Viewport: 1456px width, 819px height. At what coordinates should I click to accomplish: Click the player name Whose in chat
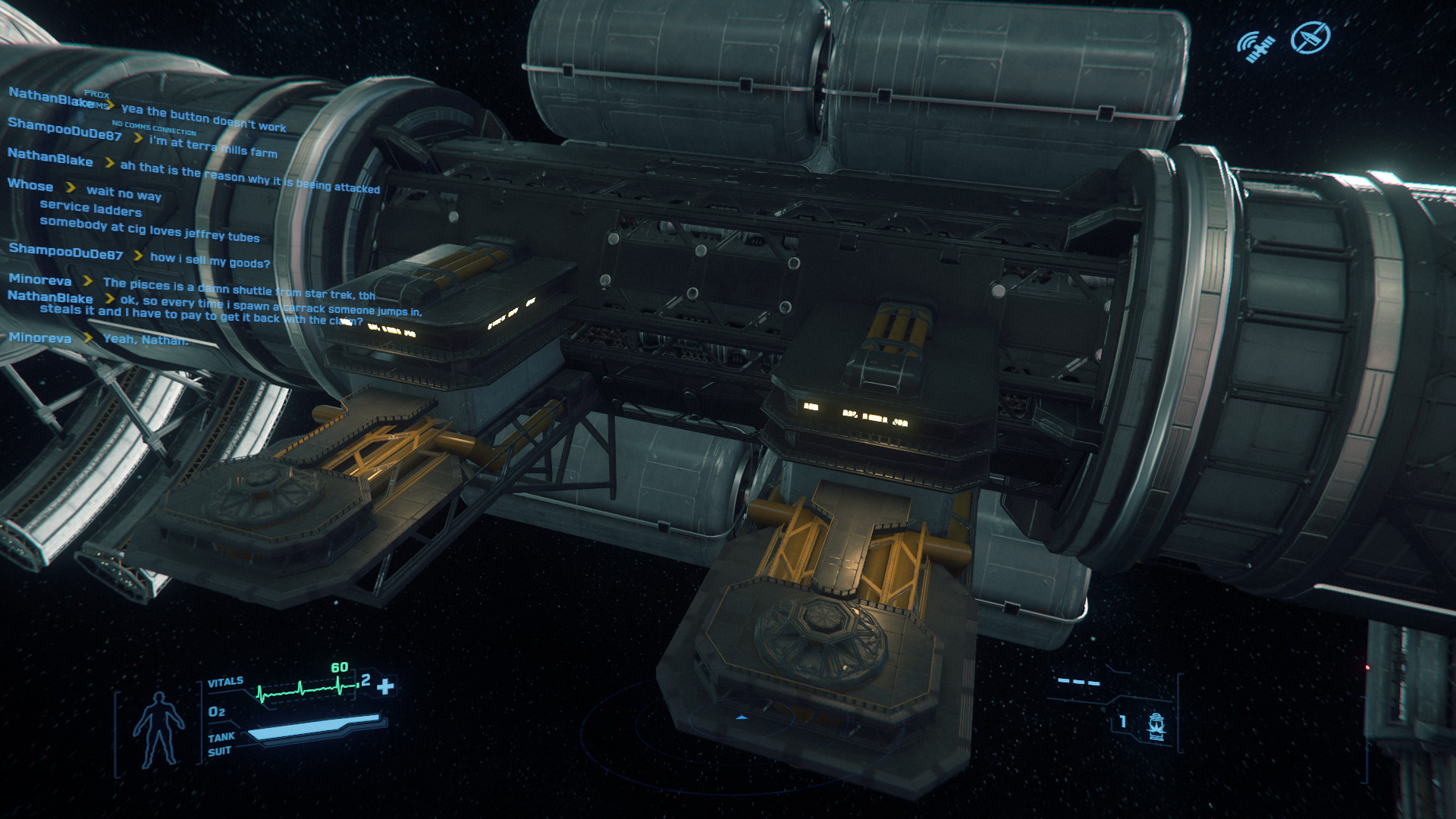click(30, 185)
